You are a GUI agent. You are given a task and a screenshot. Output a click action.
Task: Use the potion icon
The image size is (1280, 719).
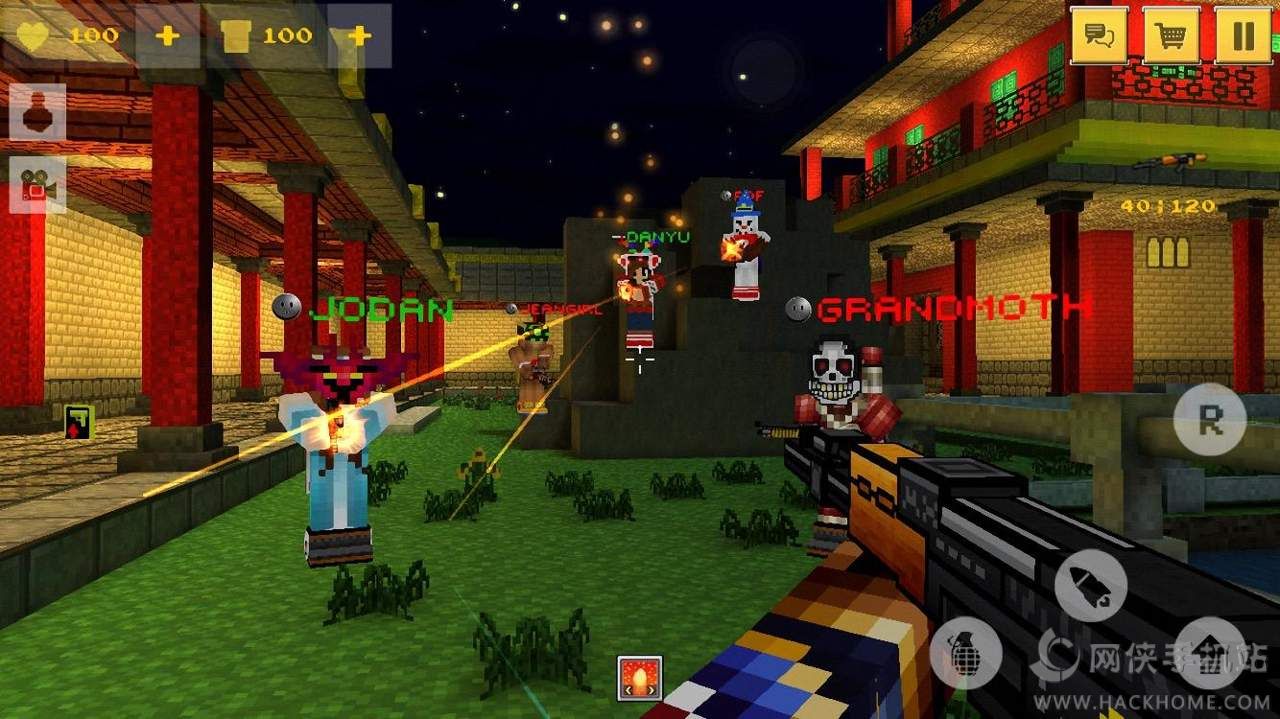pos(38,112)
